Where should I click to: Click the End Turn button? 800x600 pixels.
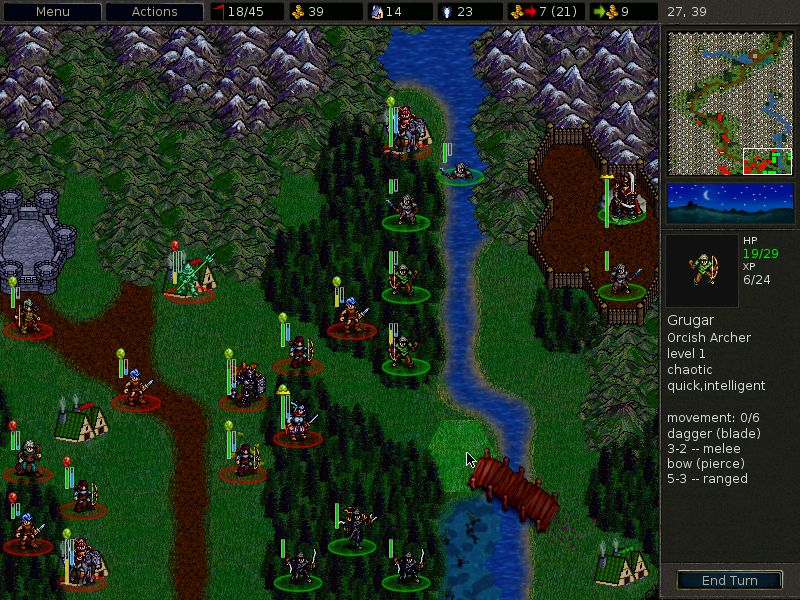729,580
